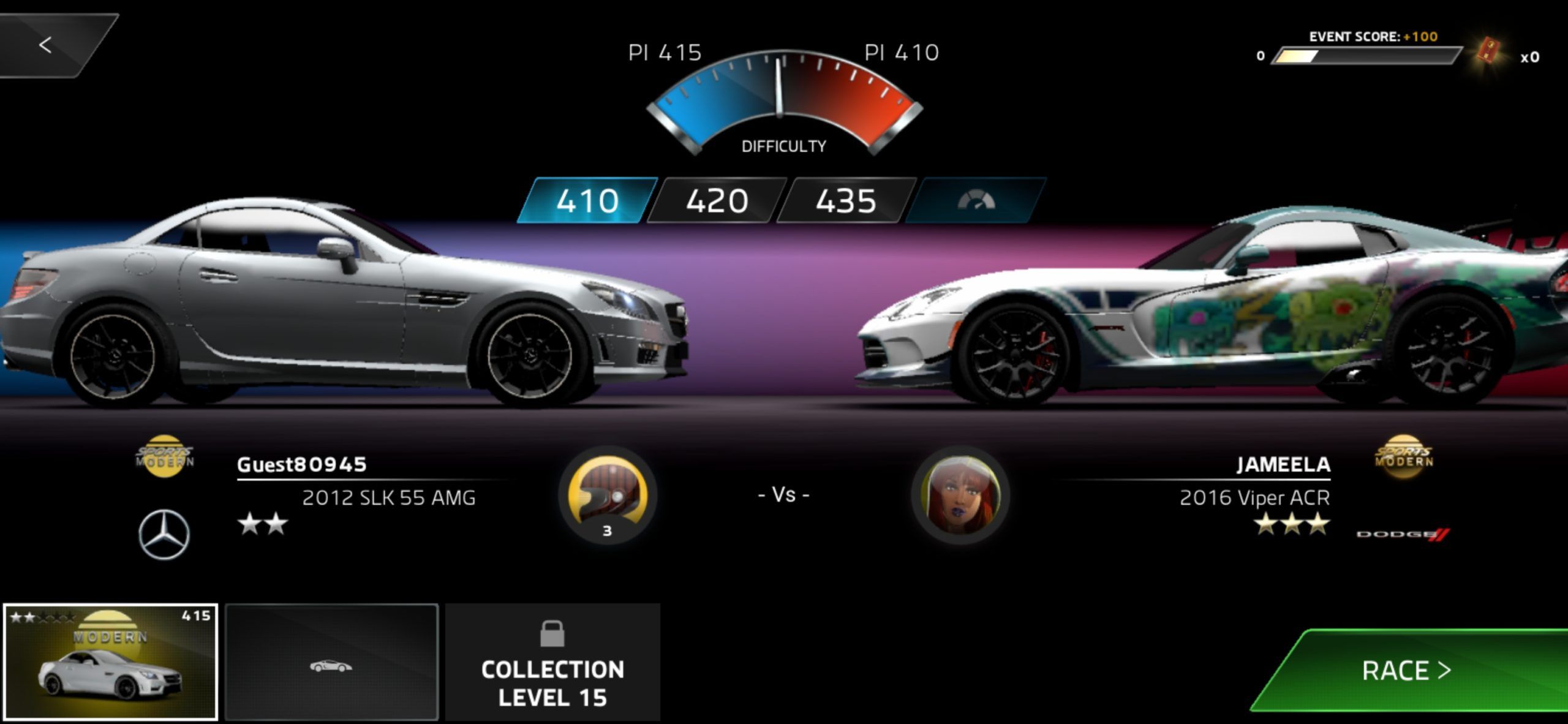The width and height of the screenshot is (1568, 724).
Task: Click the Guest80945 player name
Action: coord(300,464)
